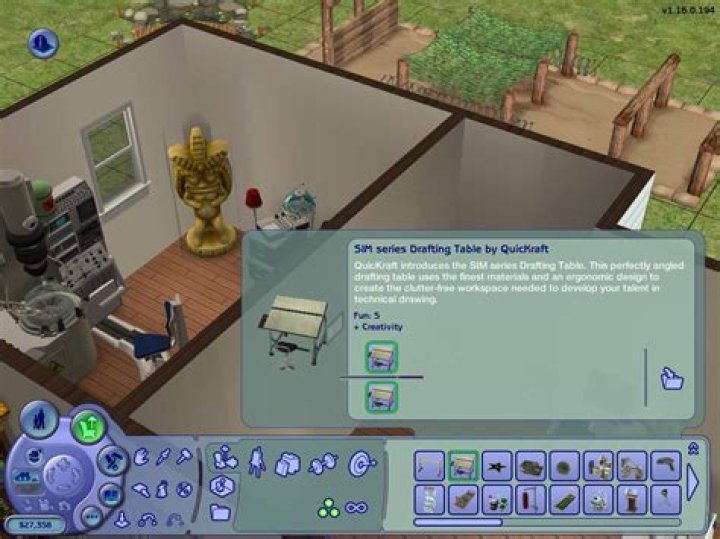Choose the dumbbell exercise subcategory

322,463
